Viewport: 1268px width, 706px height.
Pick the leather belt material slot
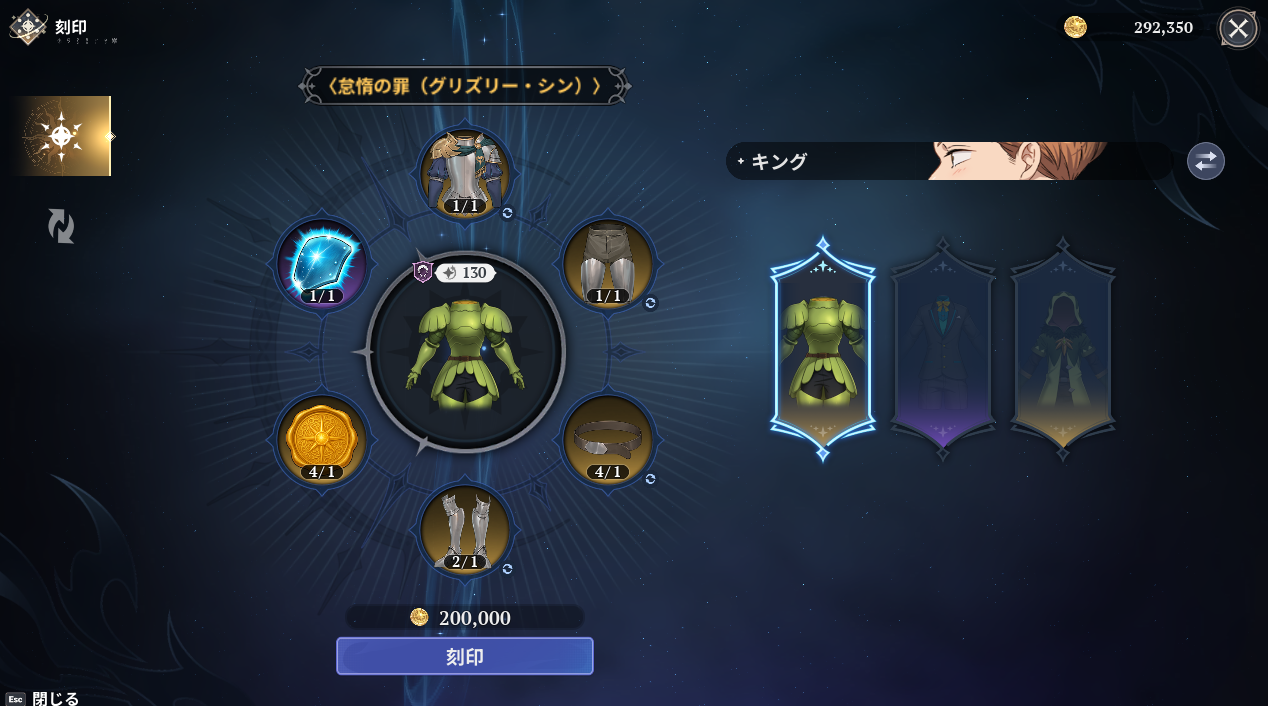[608, 439]
